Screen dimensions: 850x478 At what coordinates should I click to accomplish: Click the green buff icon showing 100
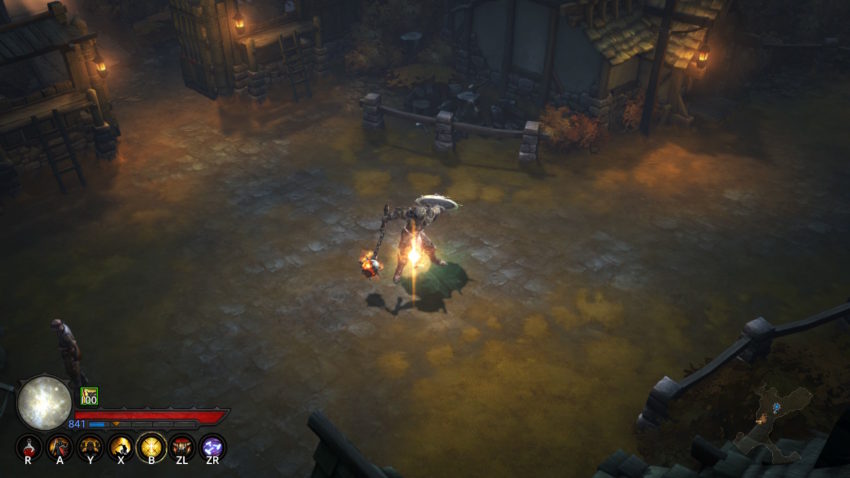89,396
